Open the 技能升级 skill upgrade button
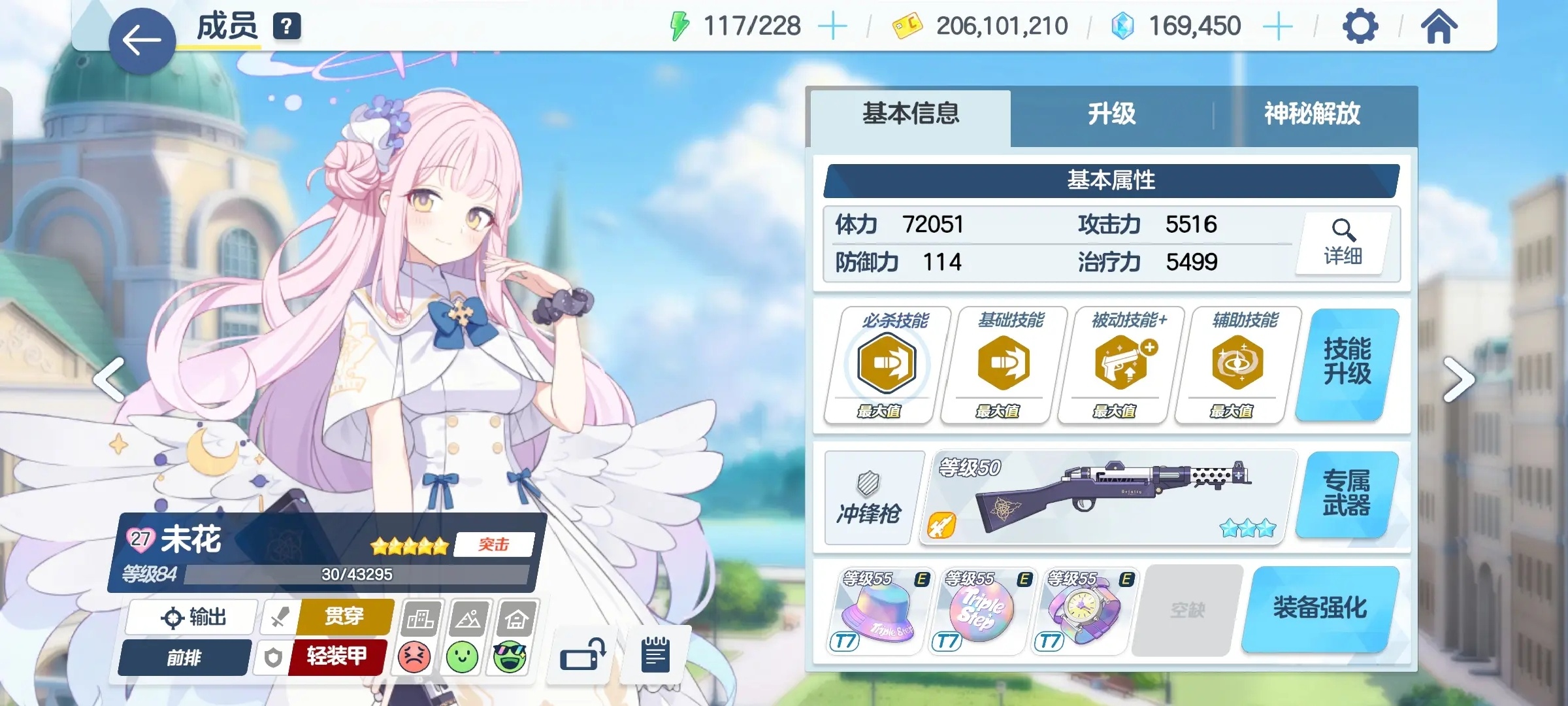The width and height of the screenshot is (1568, 706). 1347,363
